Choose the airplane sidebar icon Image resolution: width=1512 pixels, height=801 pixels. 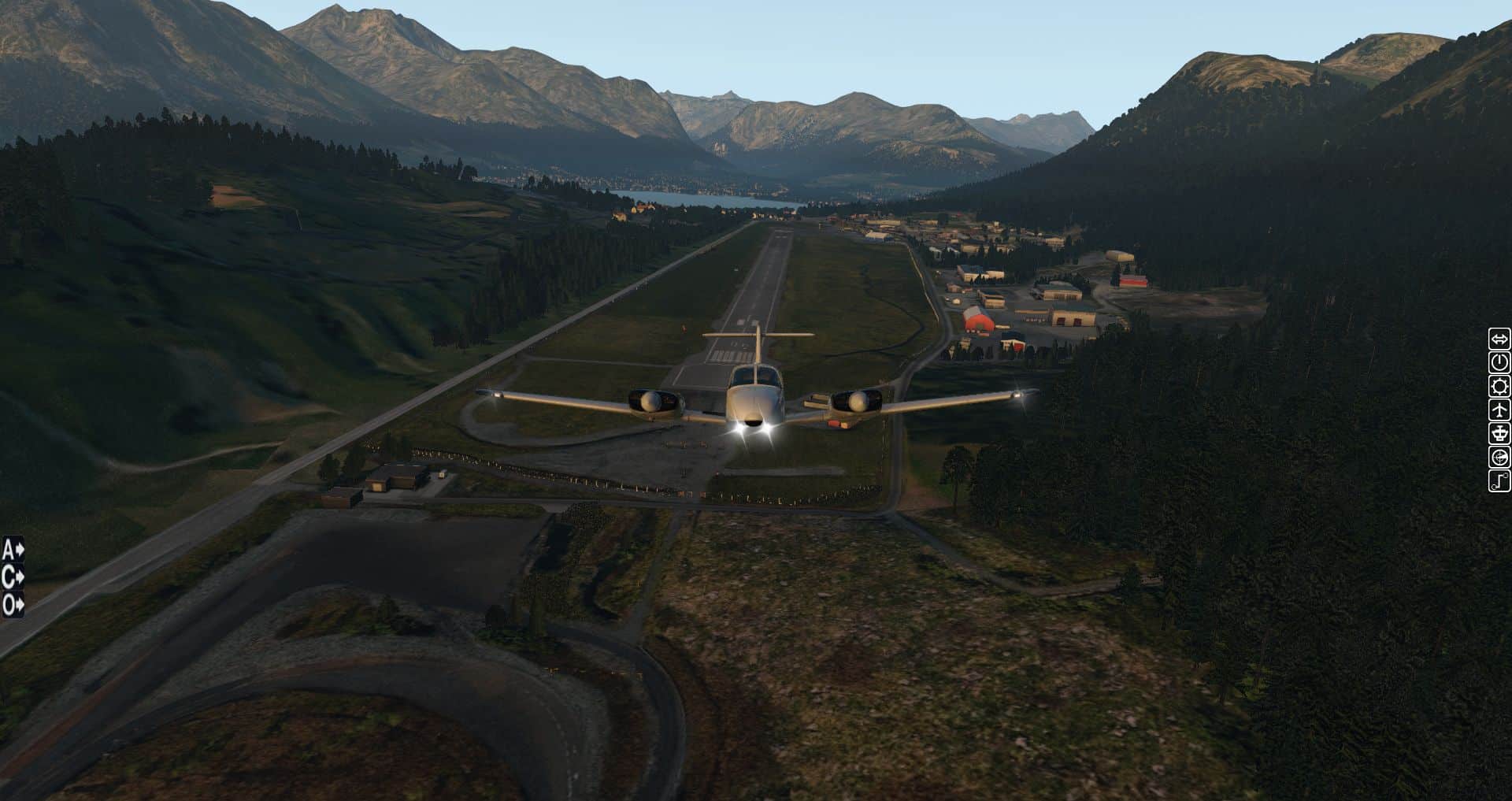(x=1499, y=410)
